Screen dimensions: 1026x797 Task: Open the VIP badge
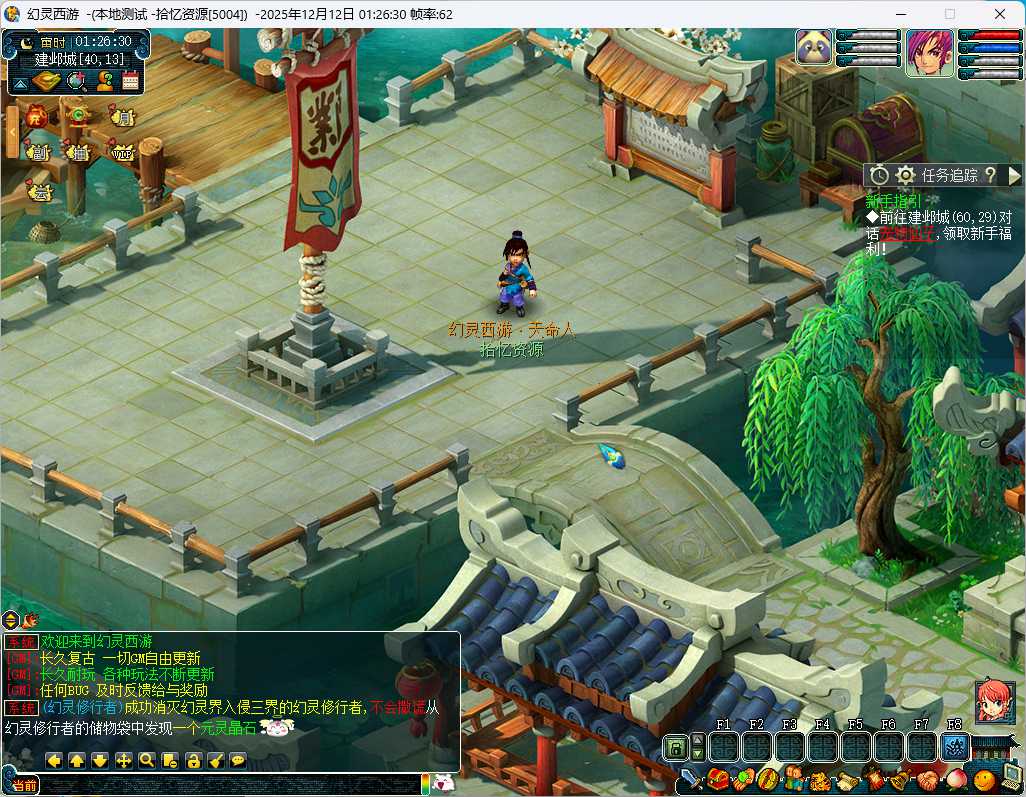(x=122, y=153)
